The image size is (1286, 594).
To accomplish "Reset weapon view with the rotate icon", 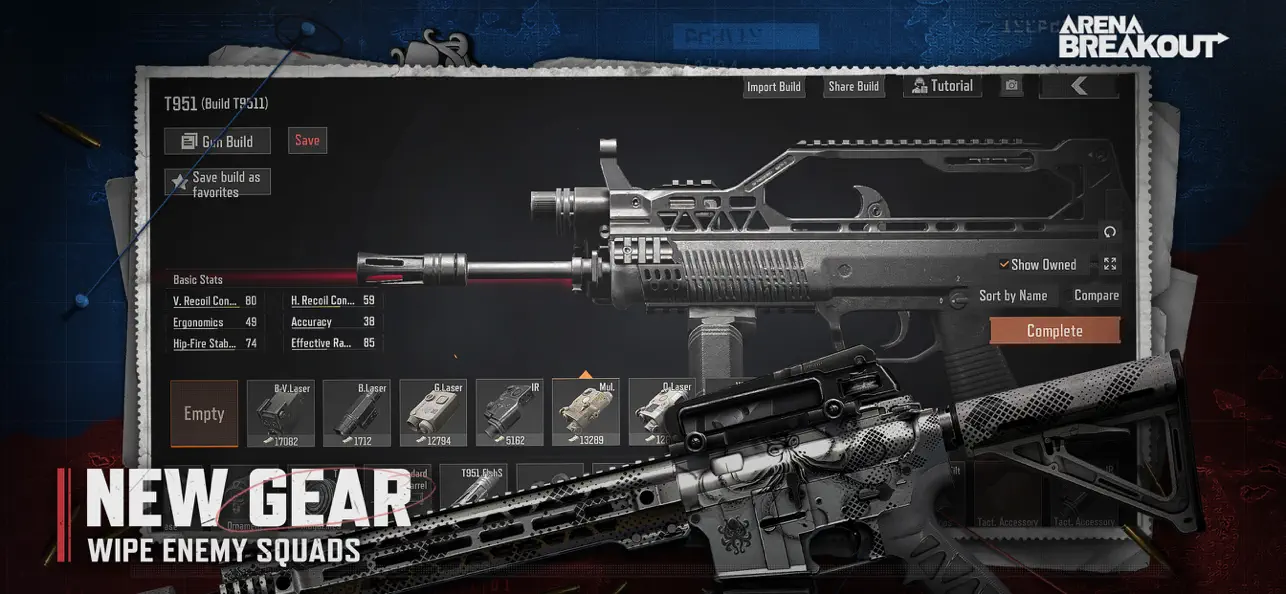I will click(x=1109, y=232).
